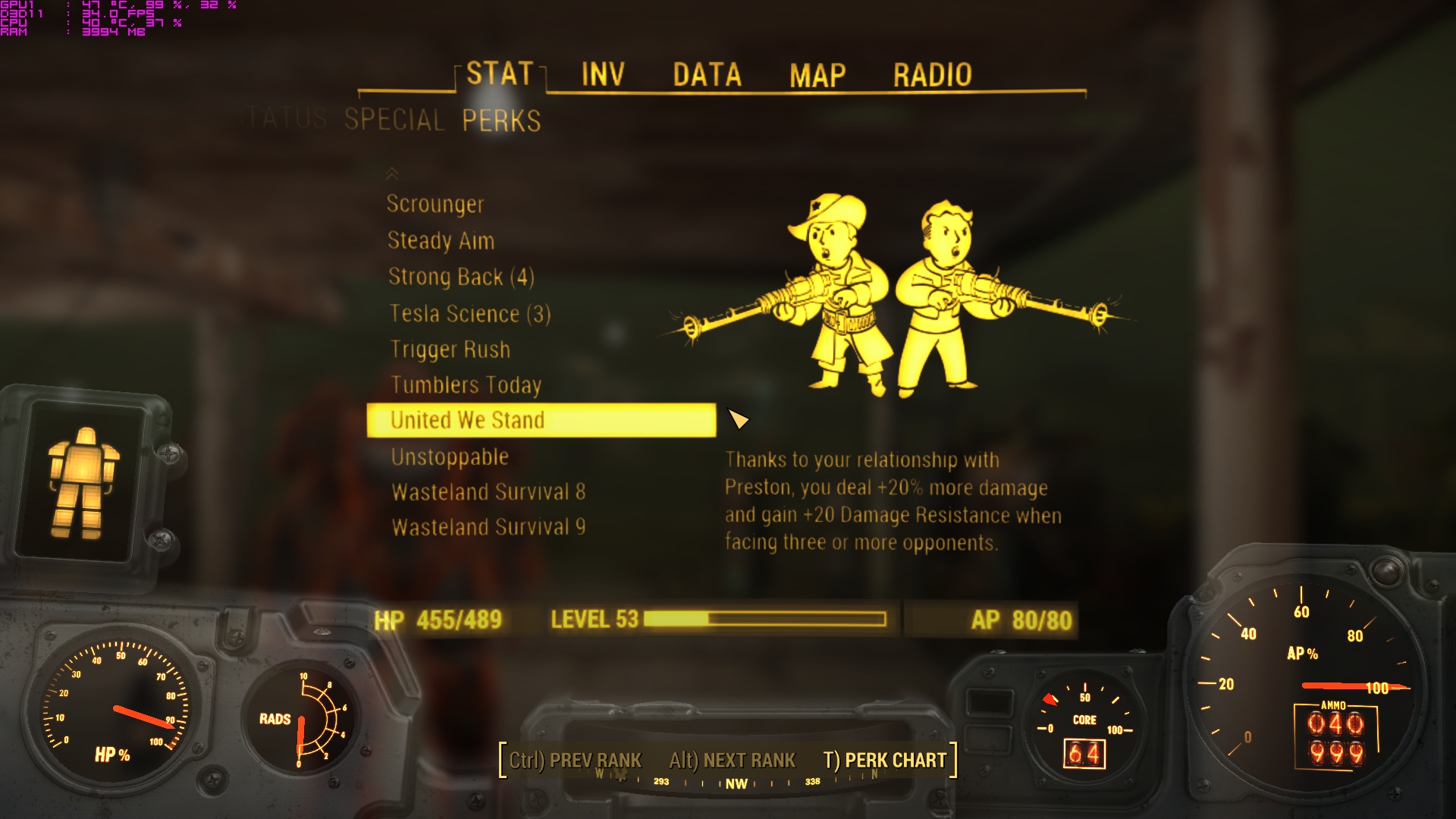This screenshot has width=1456, height=819.
Task: Expand the Tesla Science (3) perk ranks
Action: 470,313
